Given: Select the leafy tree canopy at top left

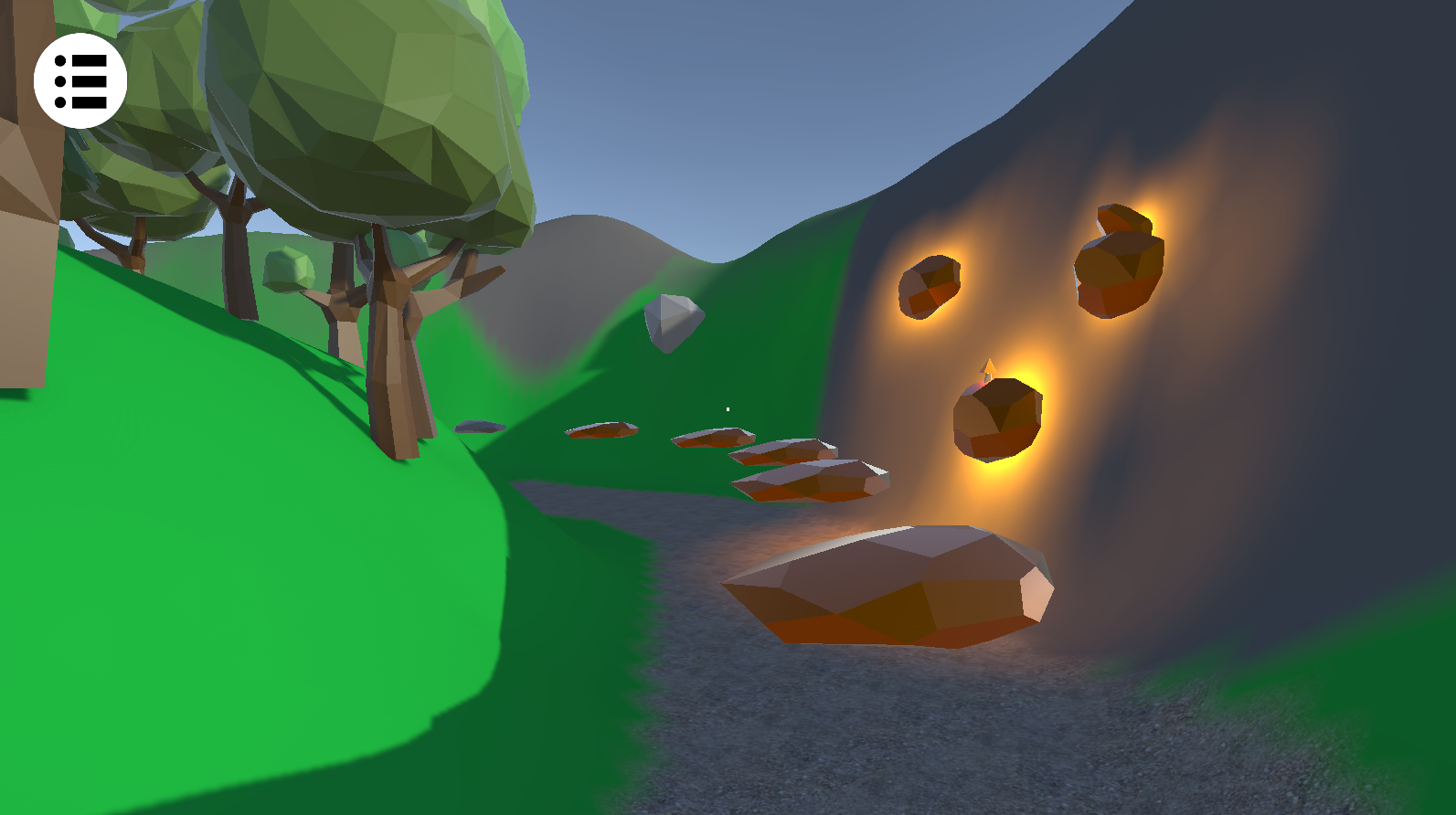Looking at the screenshot, I should [x=347, y=91].
